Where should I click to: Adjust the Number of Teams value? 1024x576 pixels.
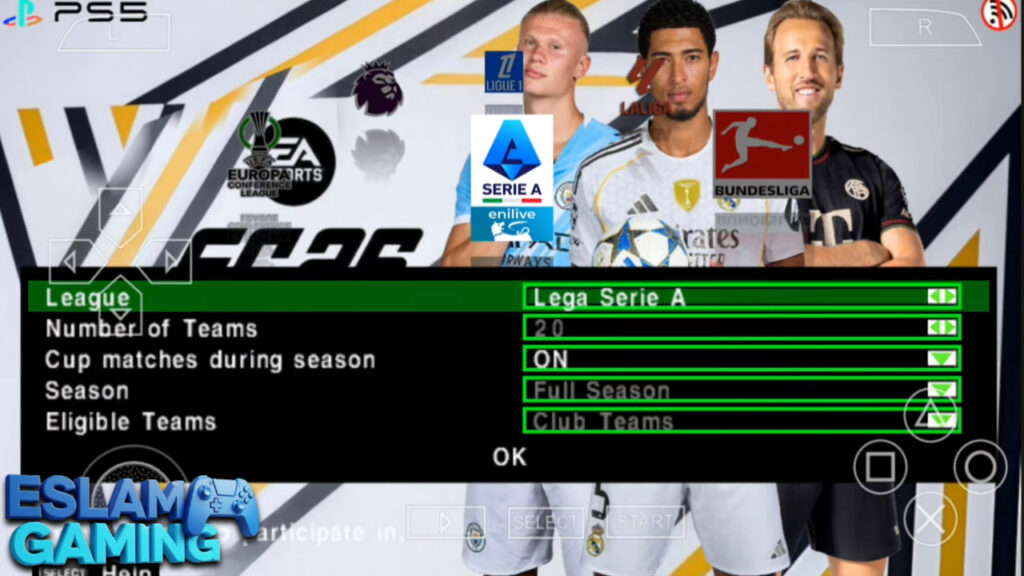click(741, 327)
